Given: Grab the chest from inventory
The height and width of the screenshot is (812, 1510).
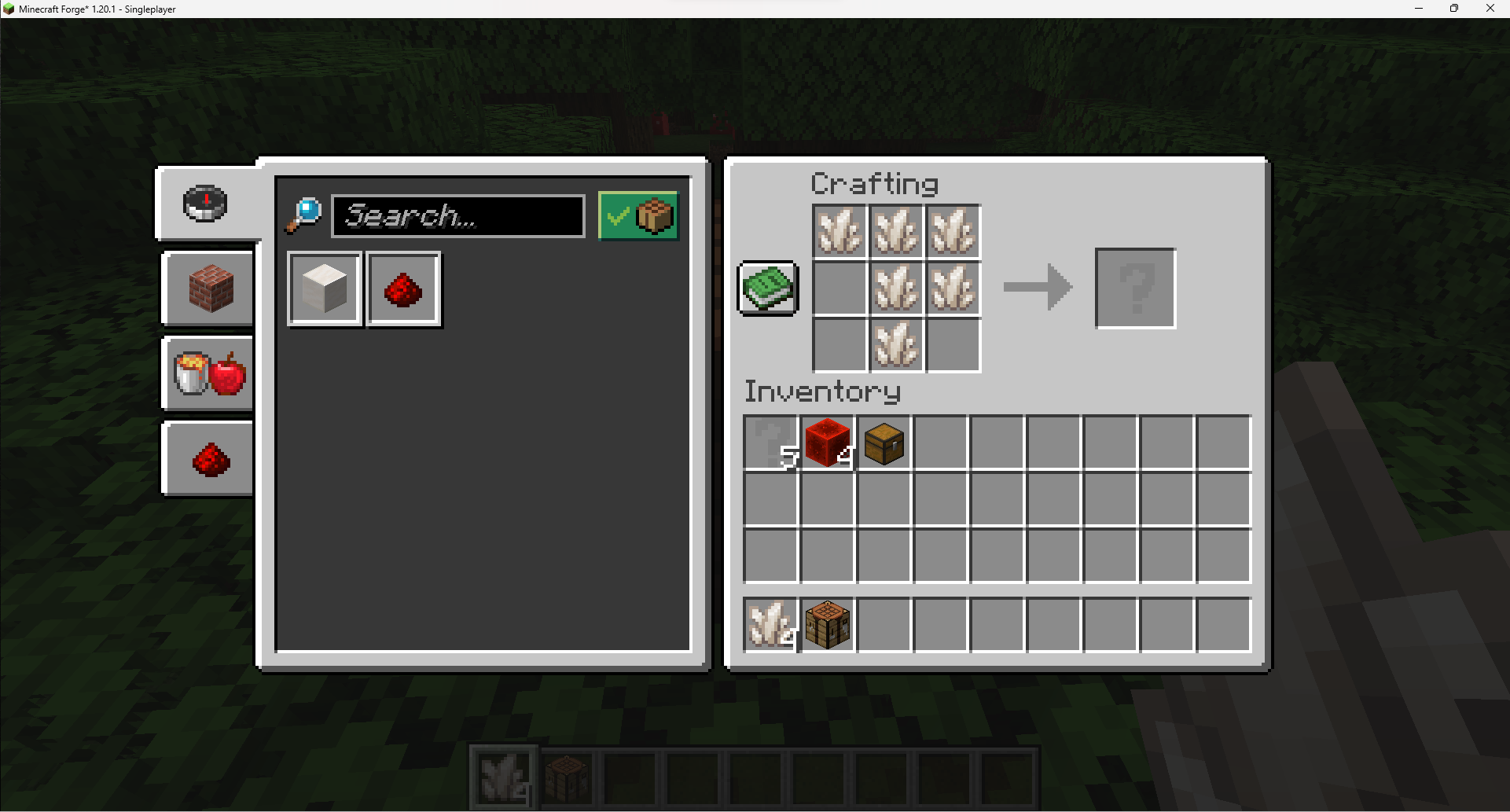Looking at the screenshot, I should click(x=883, y=443).
